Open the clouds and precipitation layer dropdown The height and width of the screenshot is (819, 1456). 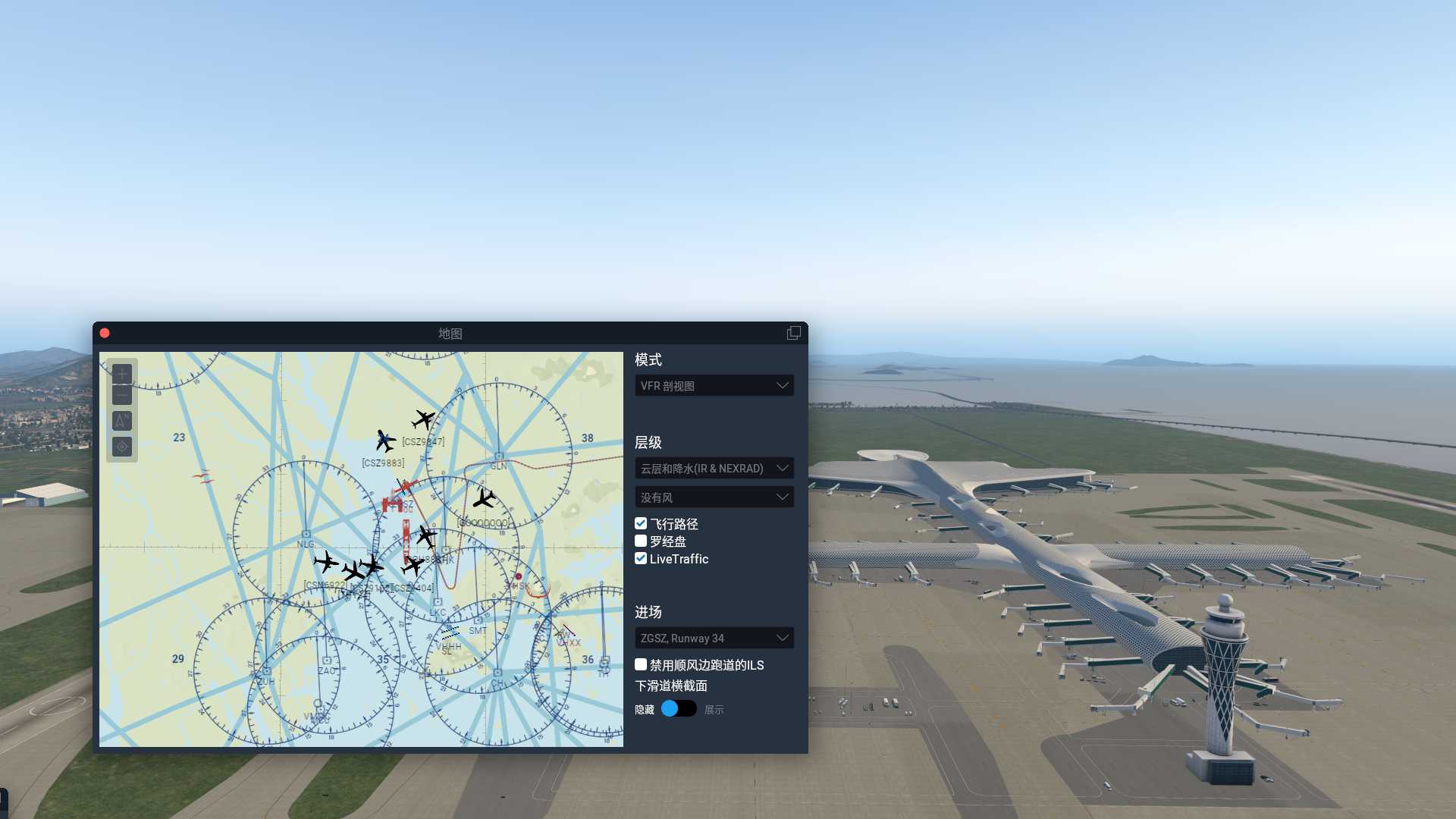pyautogui.click(x=714, y=468)
